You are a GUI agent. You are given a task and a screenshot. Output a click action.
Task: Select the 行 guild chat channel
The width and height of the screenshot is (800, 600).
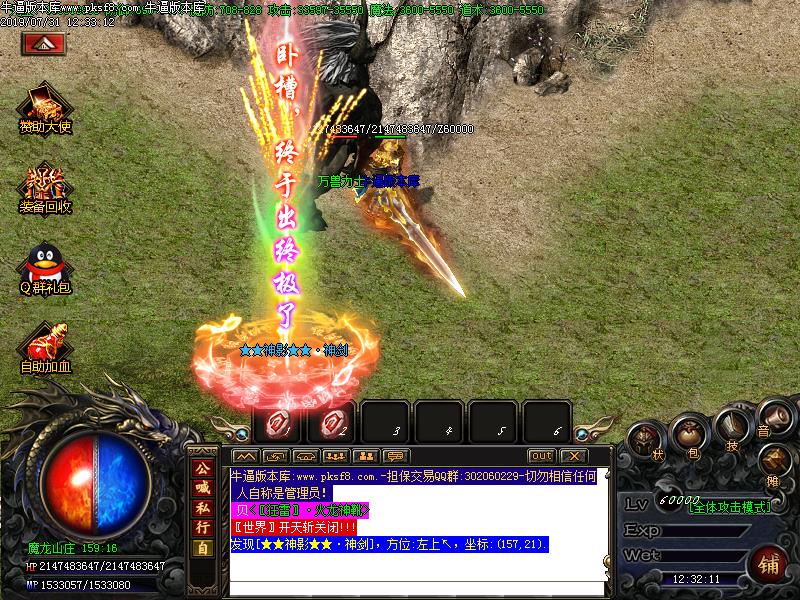(x=203, y=527)
